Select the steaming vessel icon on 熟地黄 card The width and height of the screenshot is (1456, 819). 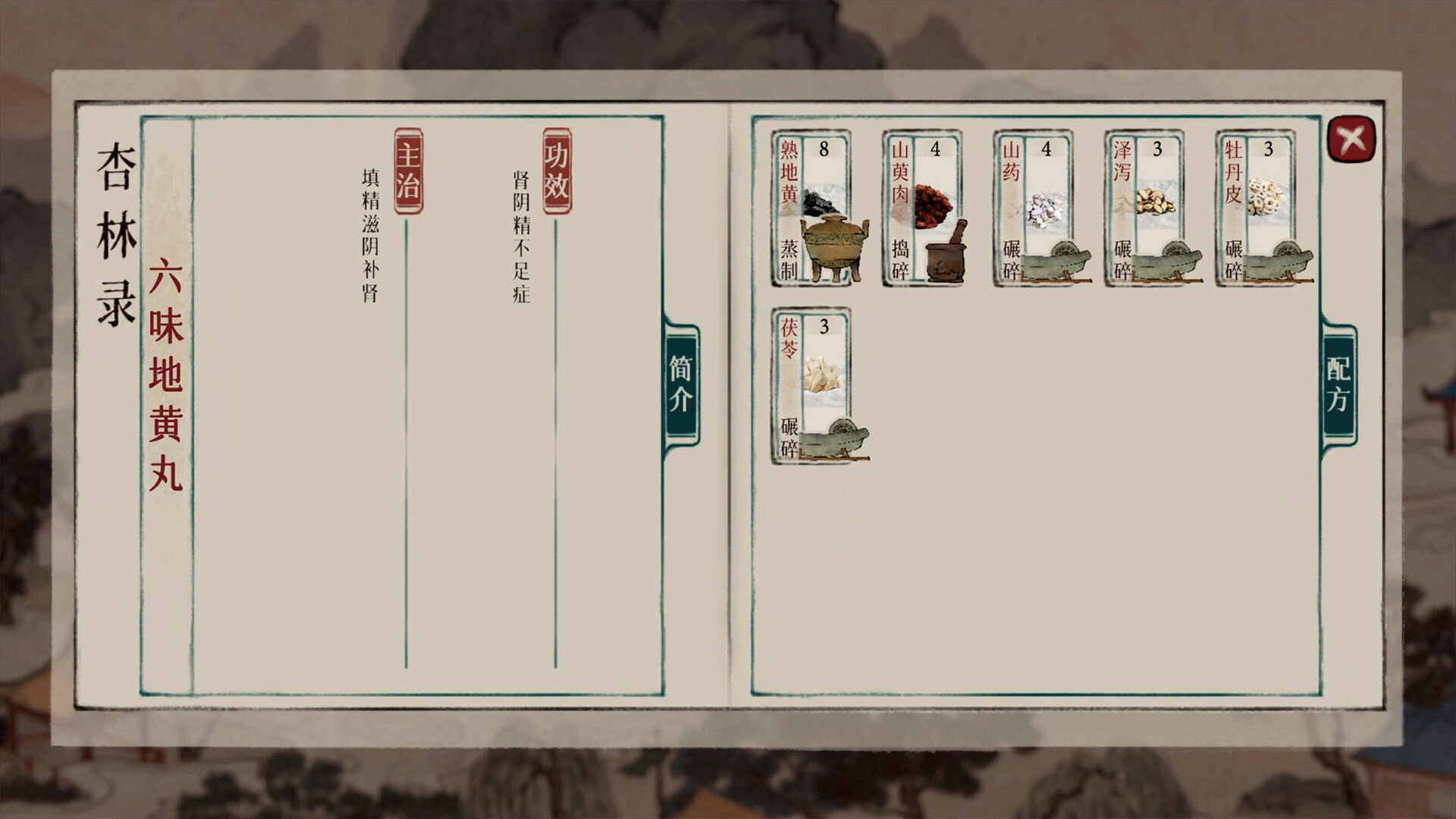(x=833, y=250)
